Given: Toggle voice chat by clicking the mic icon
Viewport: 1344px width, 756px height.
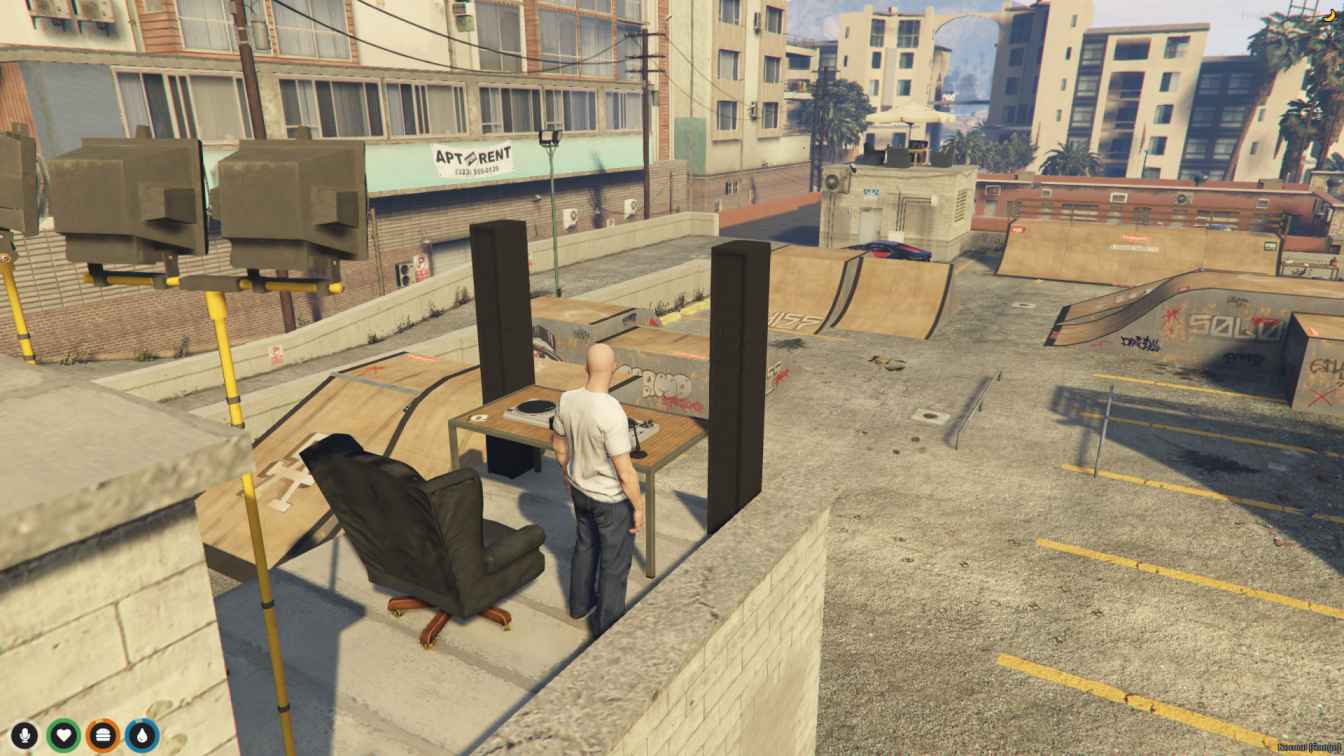Looking at the screenshot, I should tap(22, 734).
